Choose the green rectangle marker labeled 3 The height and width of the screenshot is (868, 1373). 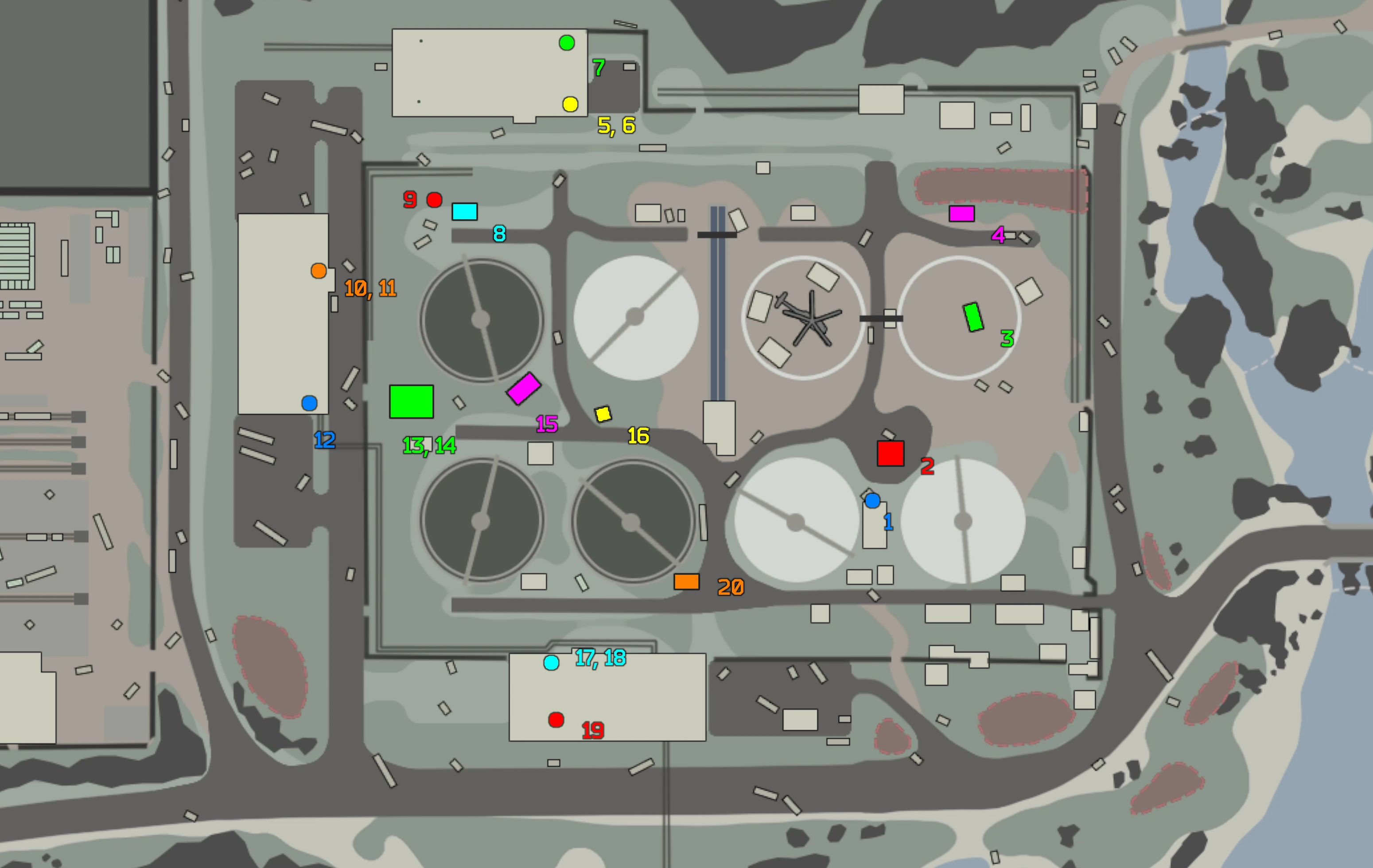click(x=973, y=317)
